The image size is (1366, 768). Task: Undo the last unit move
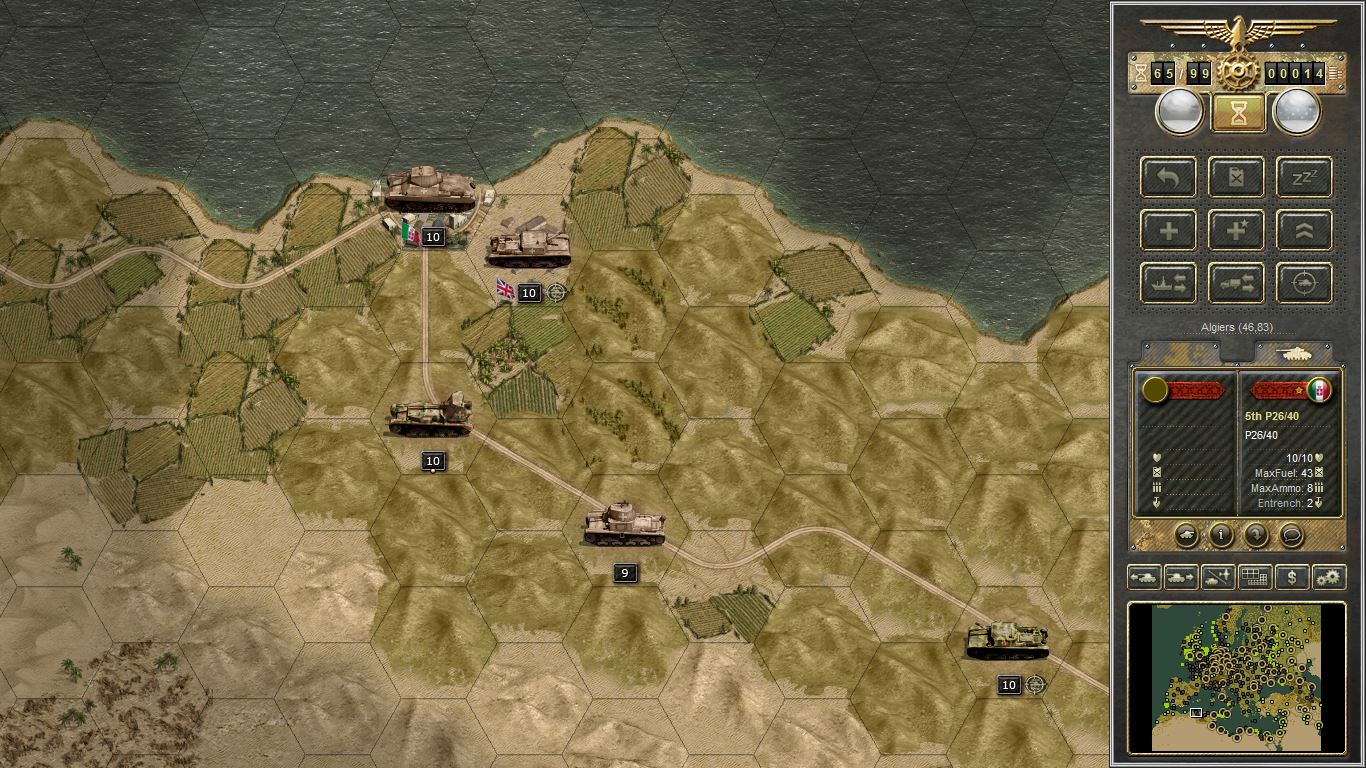pyautogui.click(x=1168, y=177)
